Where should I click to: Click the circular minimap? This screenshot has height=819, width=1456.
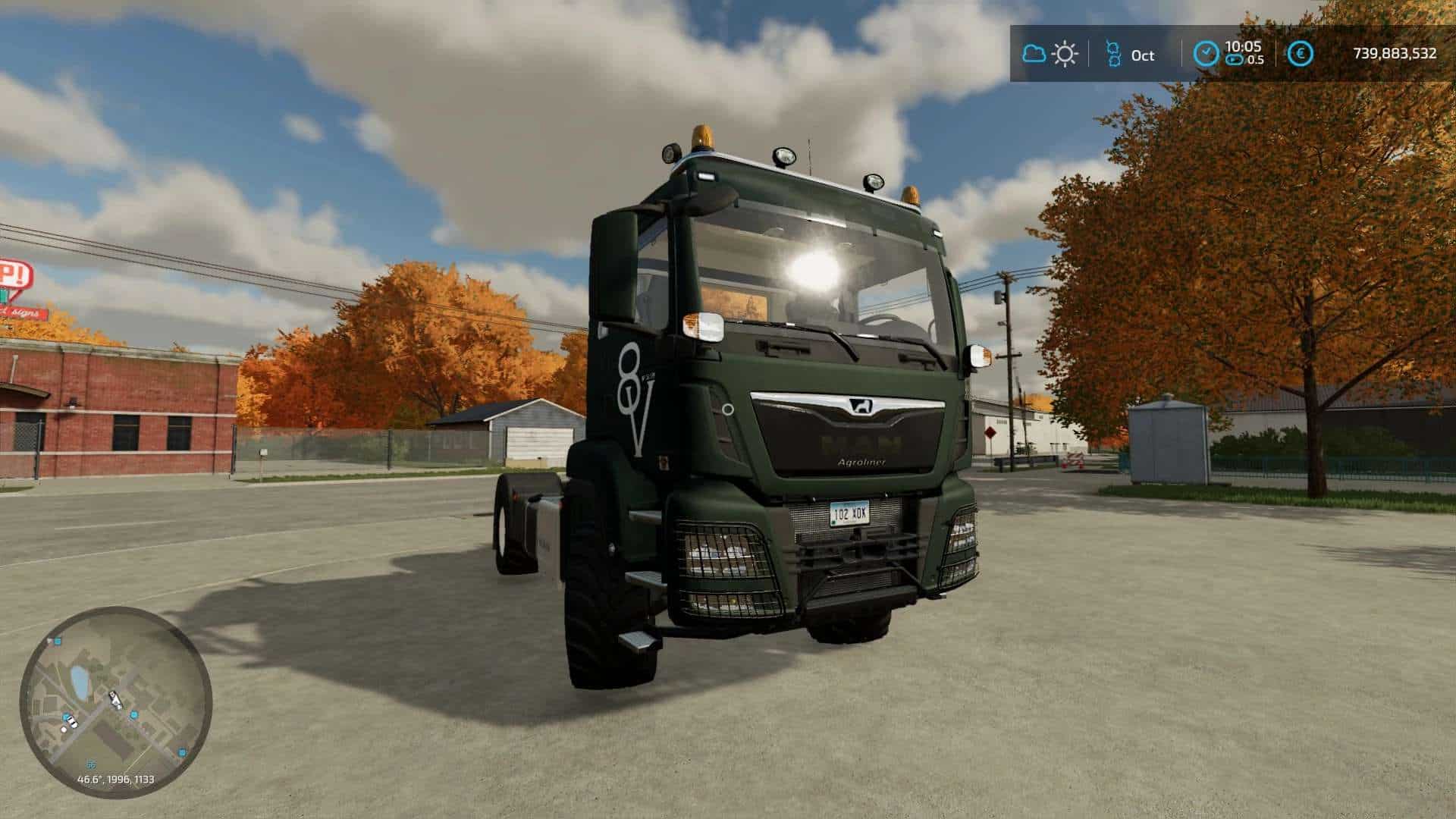(x=115, y=701)
